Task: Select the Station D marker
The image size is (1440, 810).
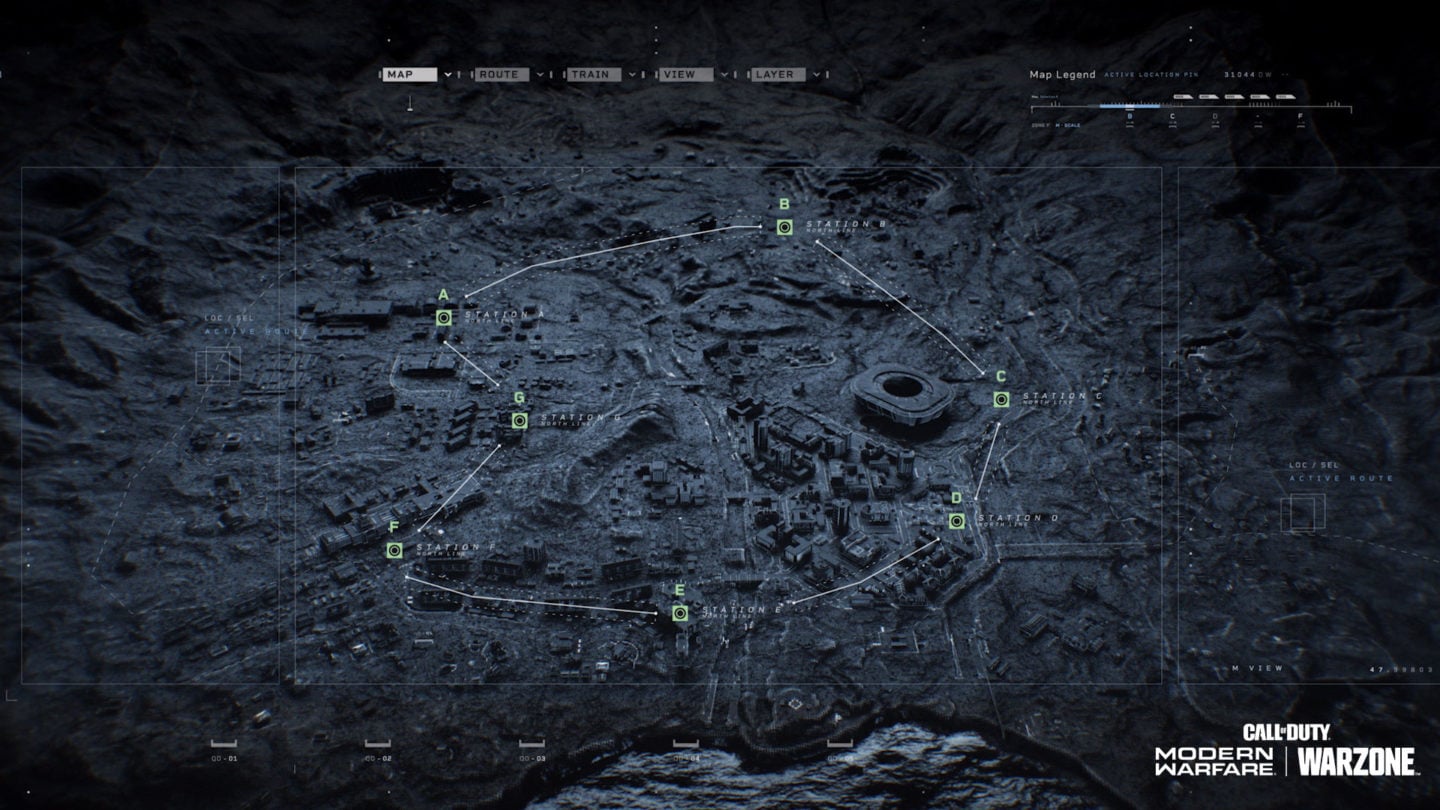Action: 957,519
